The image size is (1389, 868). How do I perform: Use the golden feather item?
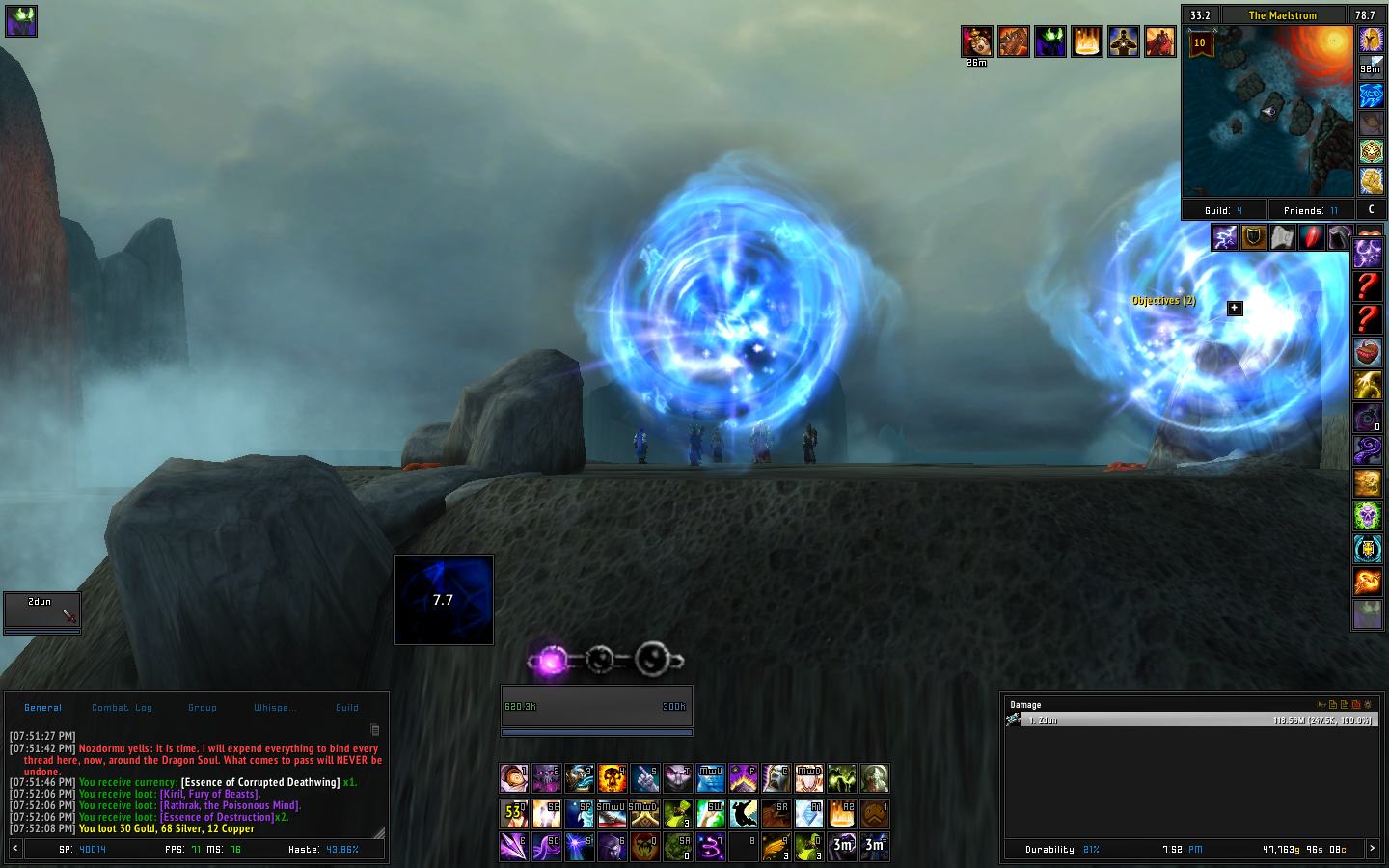click(x=776, y=847)
